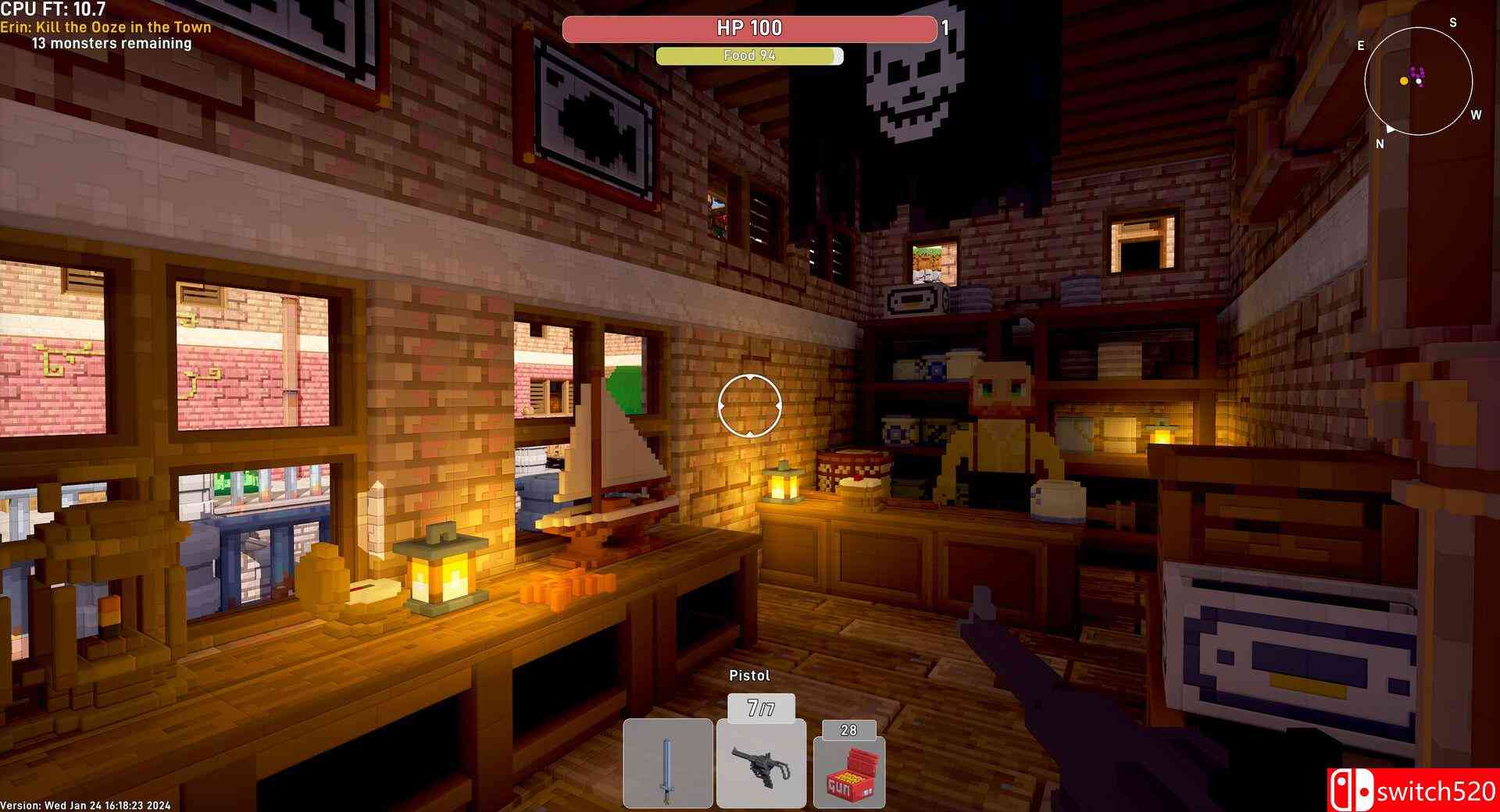Open the quest 'Kill the Ooze in the Town'
Image resolution: width=1500 pixels, height=812 pixels.
pyautogui.click(x=105, y=27)
